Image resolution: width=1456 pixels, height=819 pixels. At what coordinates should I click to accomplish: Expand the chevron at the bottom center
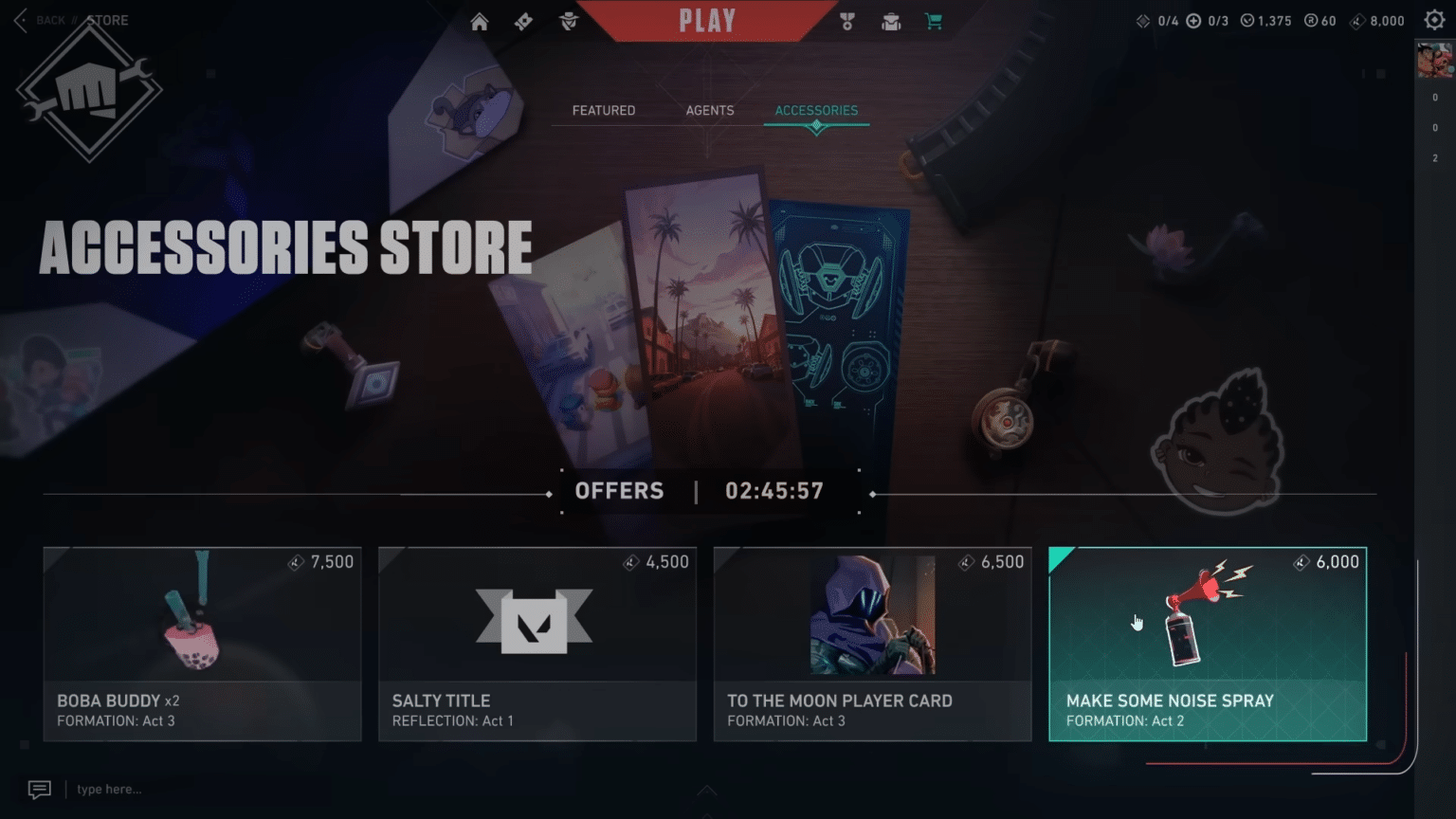tap(706, 790)
